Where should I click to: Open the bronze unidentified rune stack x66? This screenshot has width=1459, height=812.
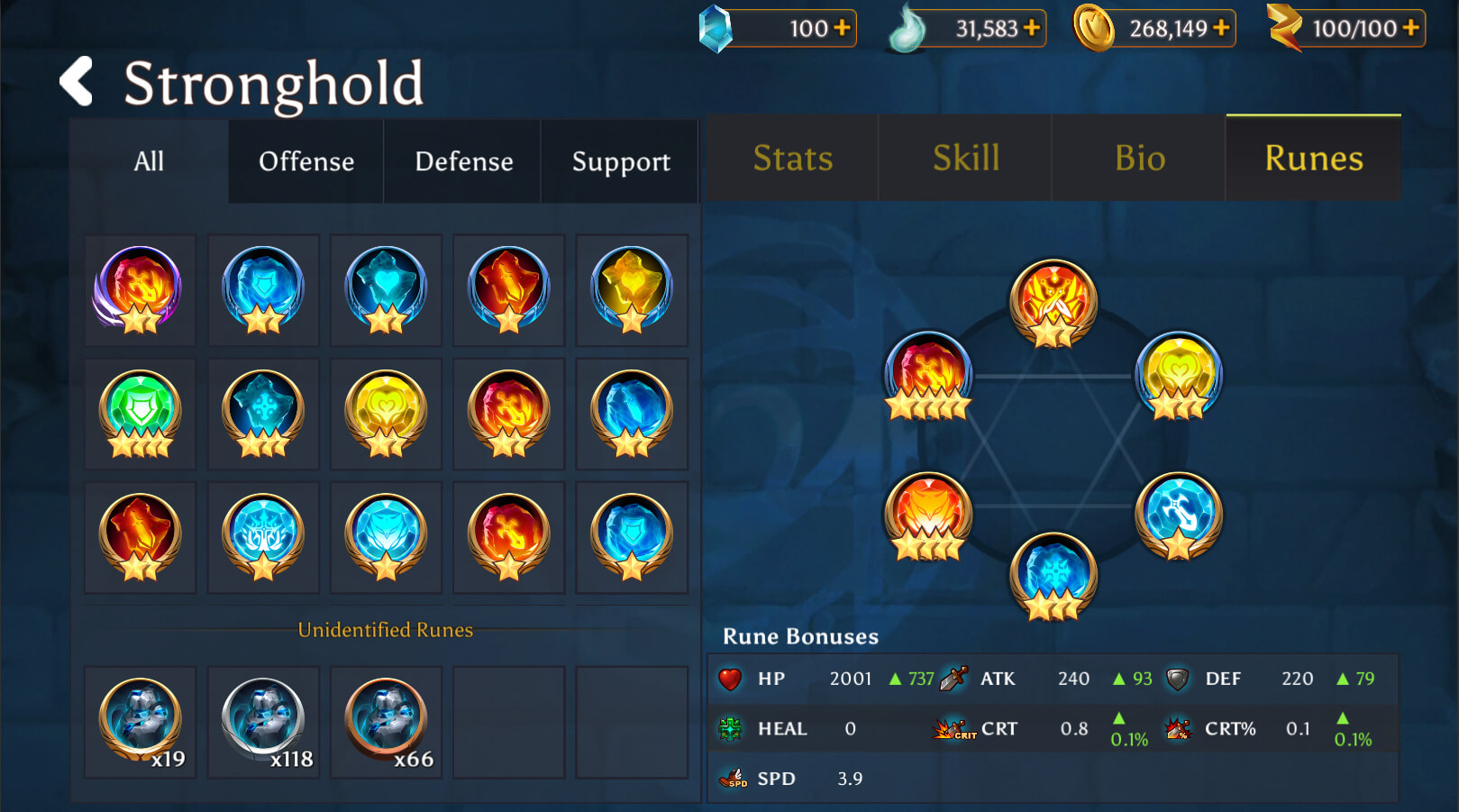coord(385,719)
